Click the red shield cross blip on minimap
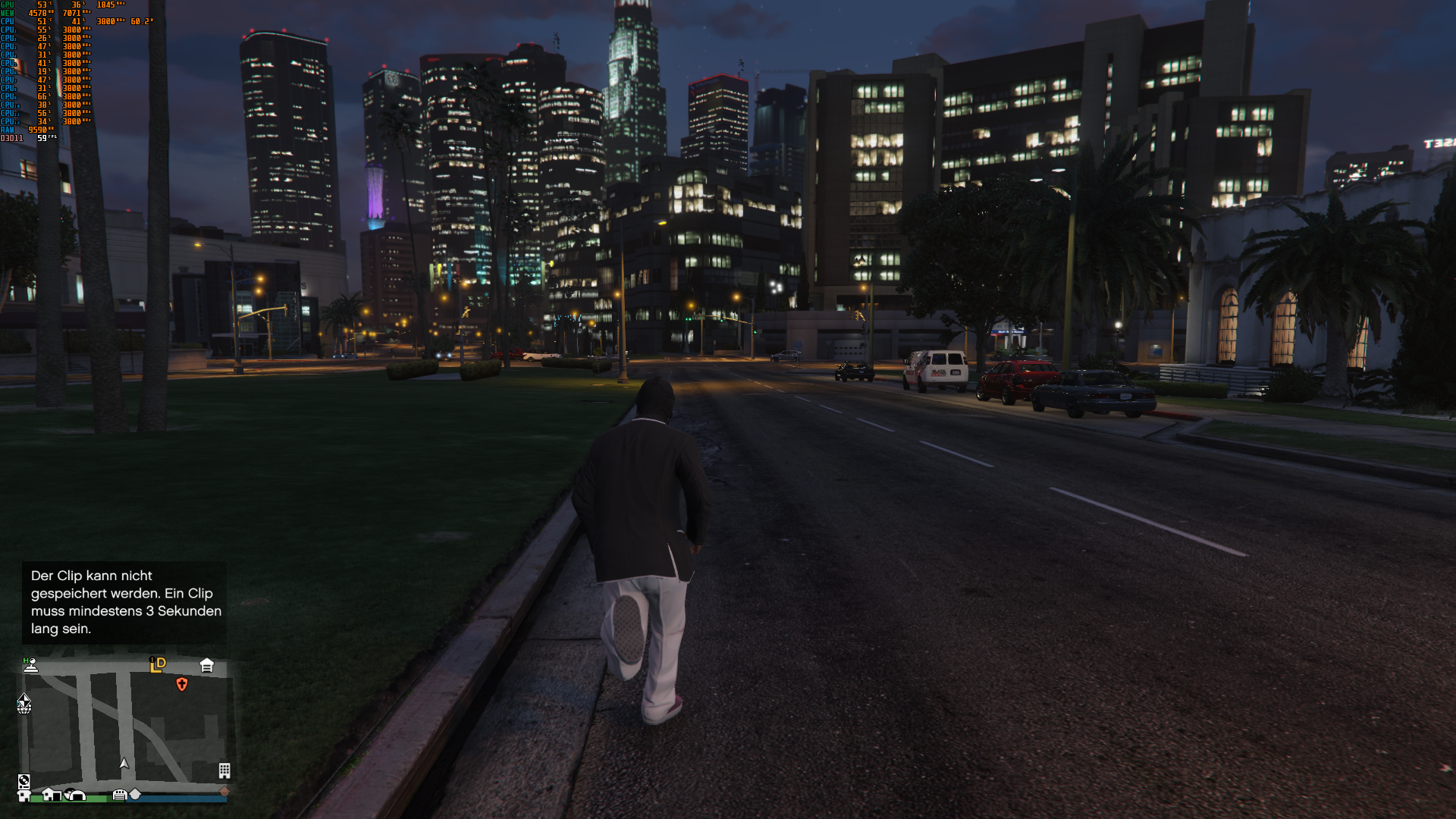1456x819 pixels. 181,685
